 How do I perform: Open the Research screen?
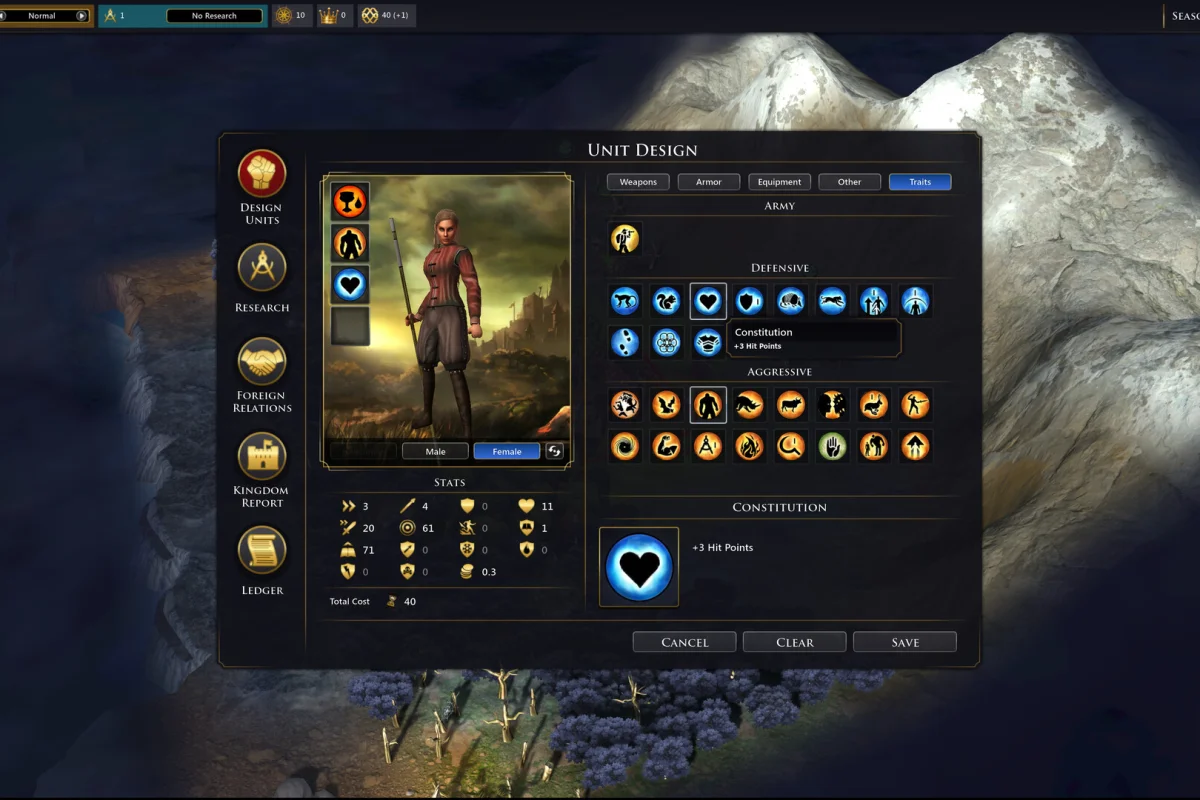(x=262, y=268)
